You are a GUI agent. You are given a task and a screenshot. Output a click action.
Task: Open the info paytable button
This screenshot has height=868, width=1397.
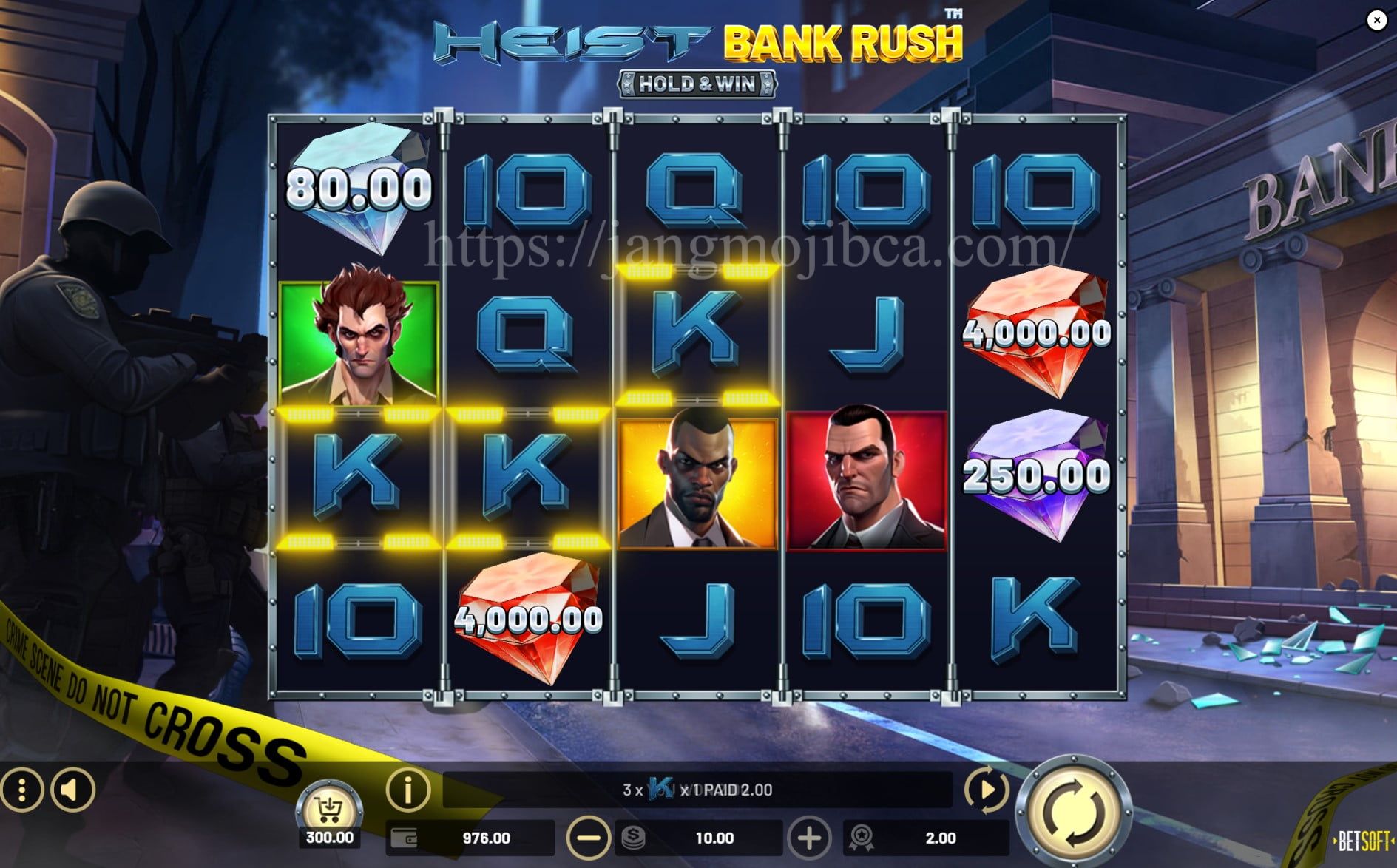pyautogui.click(x=407, y=790)
